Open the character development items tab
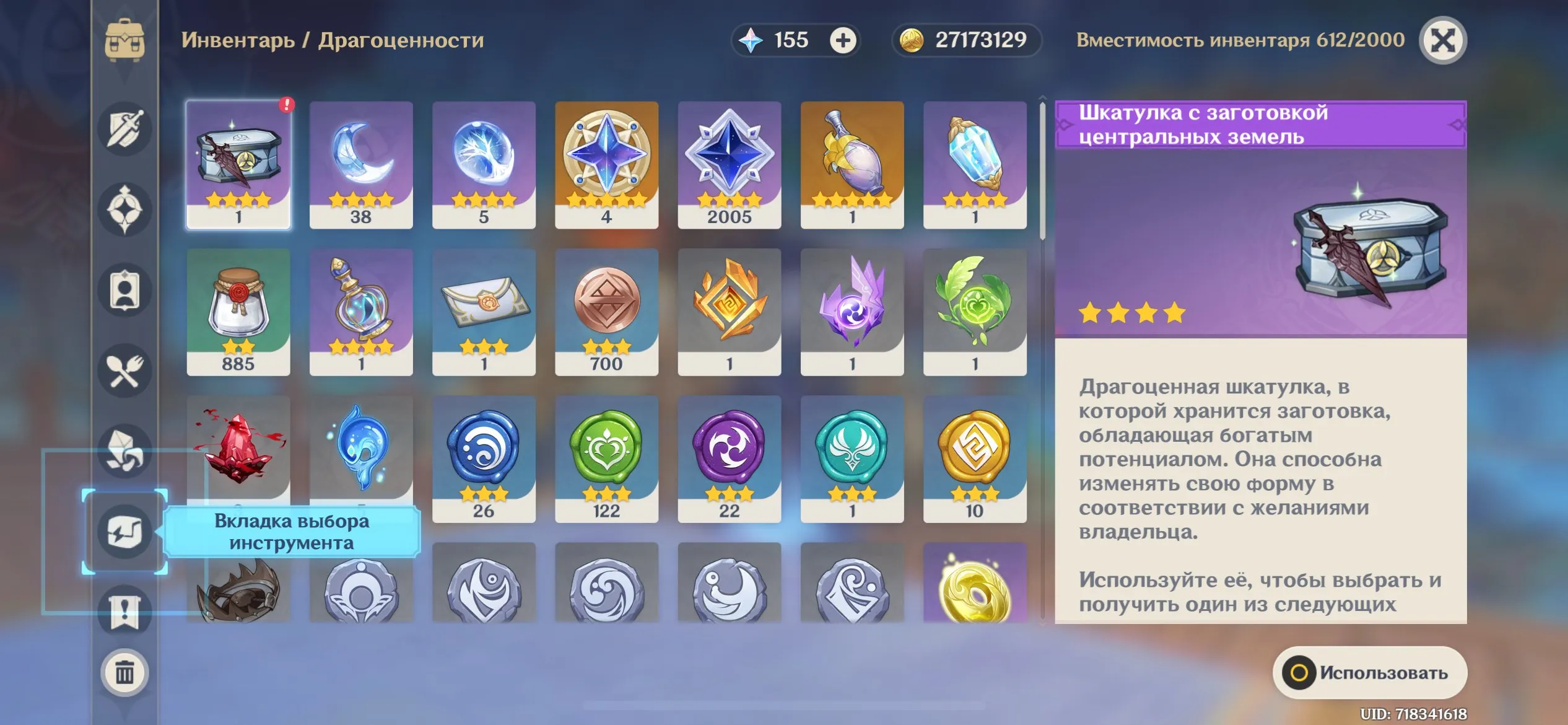 click(124, 290)
